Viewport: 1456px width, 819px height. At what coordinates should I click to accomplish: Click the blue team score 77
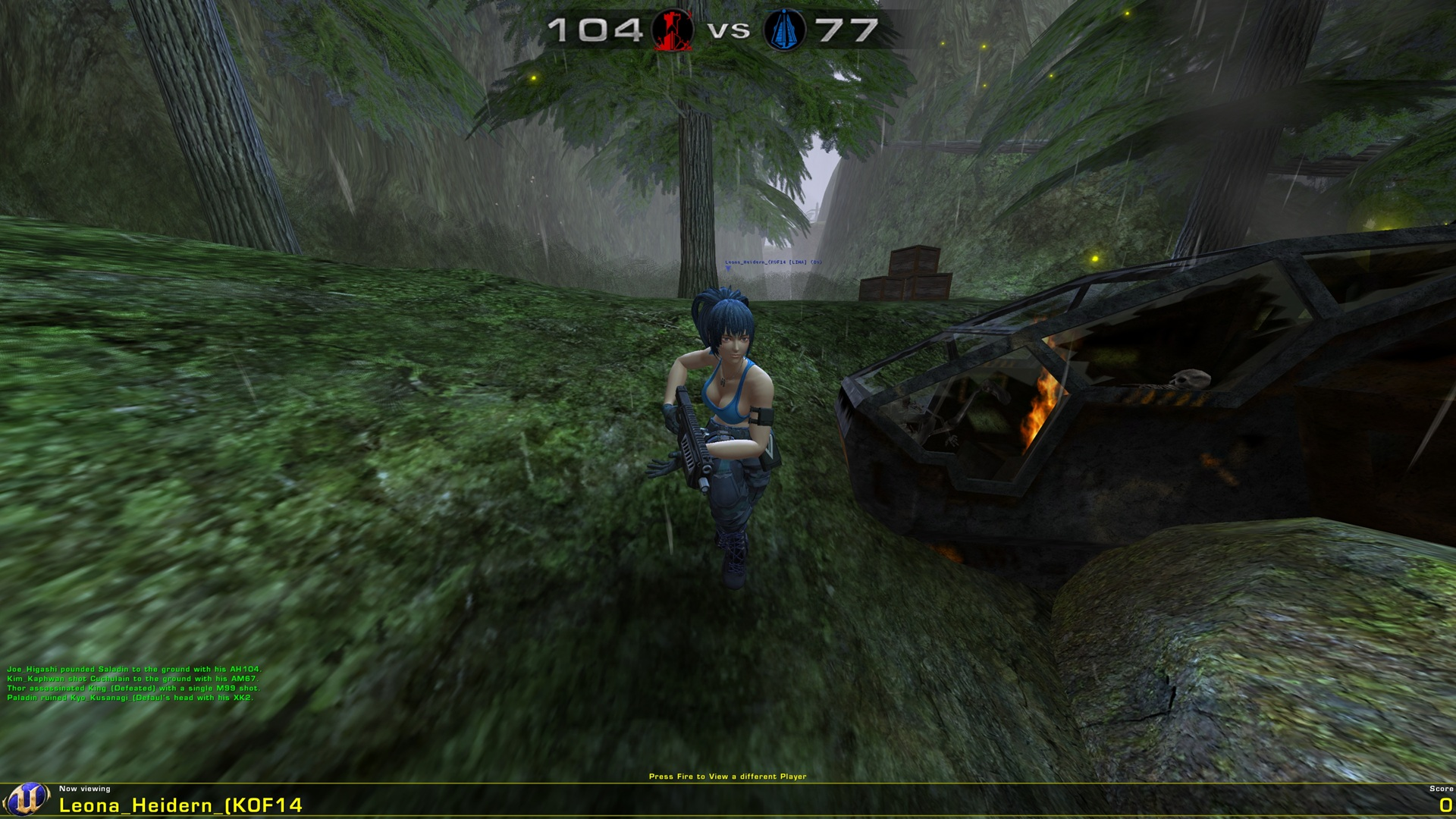click(849, 30)
